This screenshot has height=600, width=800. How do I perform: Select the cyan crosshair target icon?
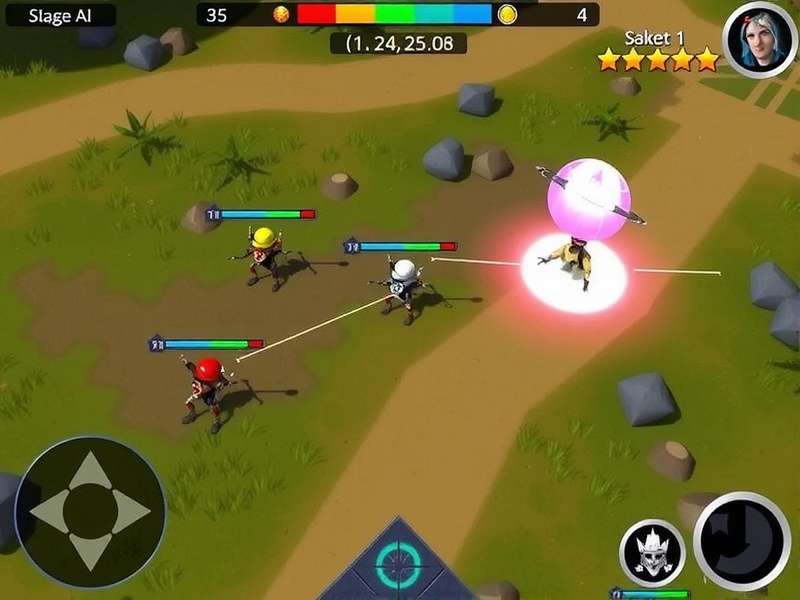point(398,566)
